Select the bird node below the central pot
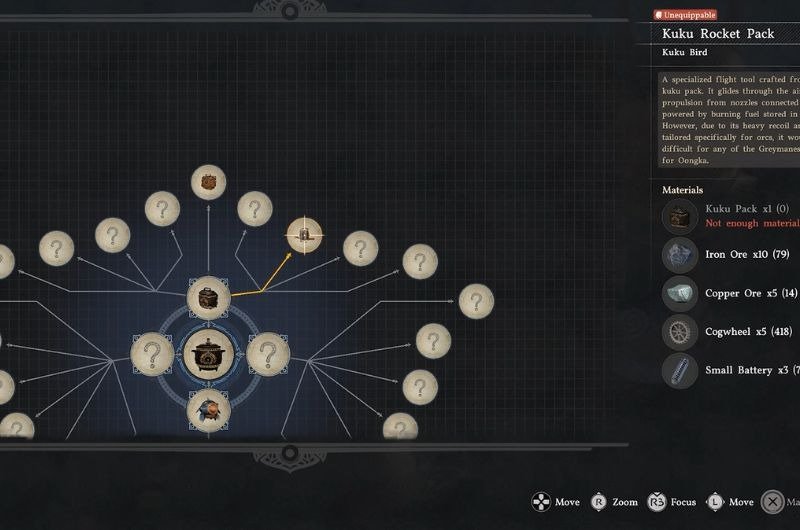Screen dimensions: 800x530 point(209,410)
